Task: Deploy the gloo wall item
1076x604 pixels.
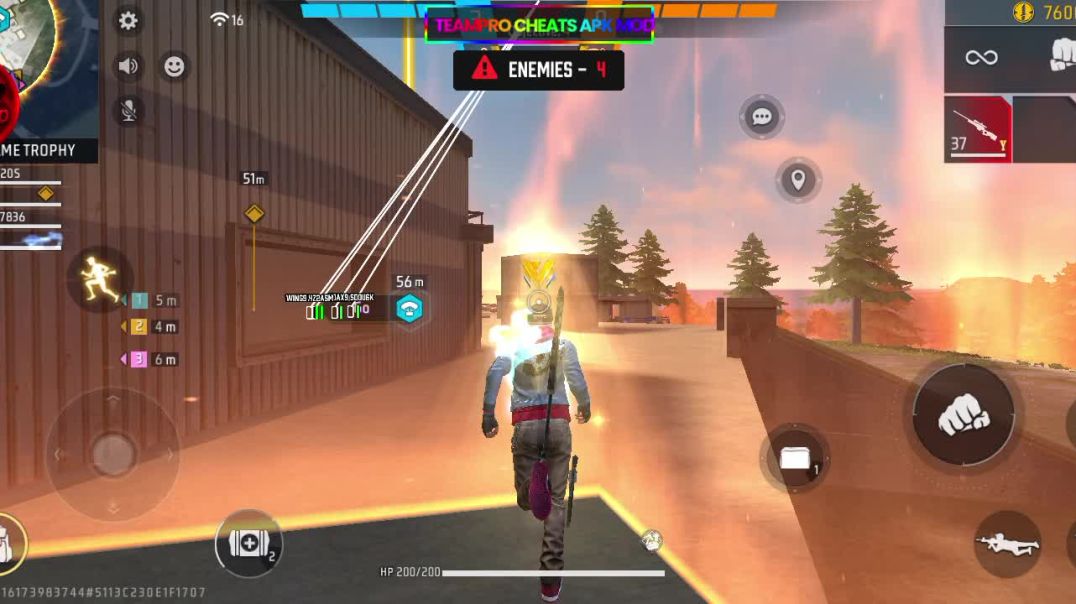Action: [x=796, y=458]
